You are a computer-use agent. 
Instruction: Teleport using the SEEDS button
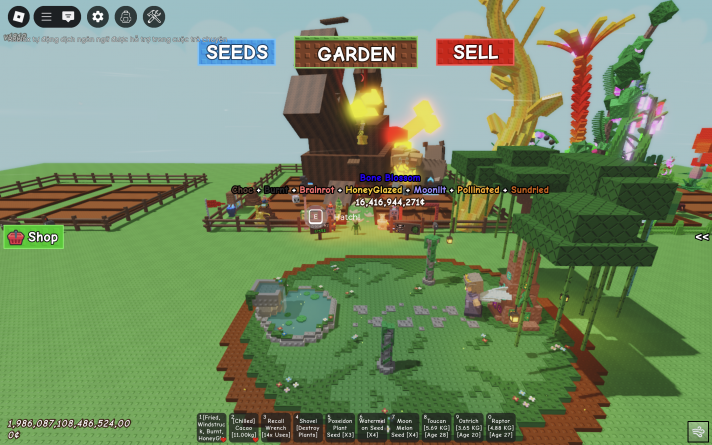point(236,52)
